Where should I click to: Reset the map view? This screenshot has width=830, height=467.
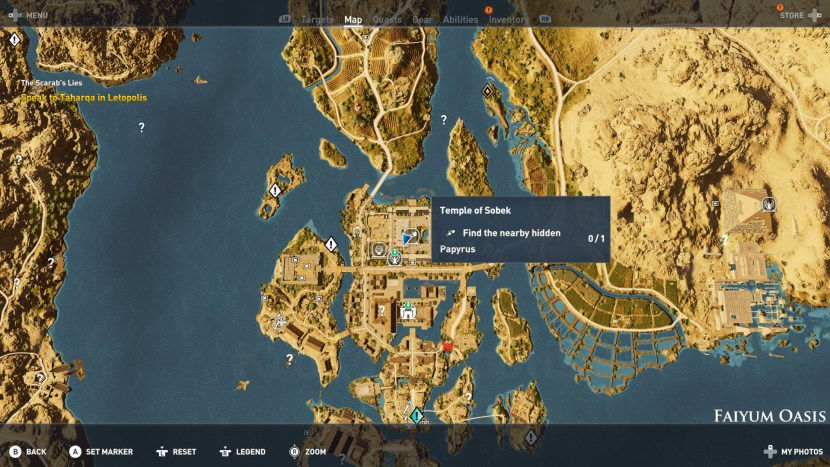[x=176, y=451]
